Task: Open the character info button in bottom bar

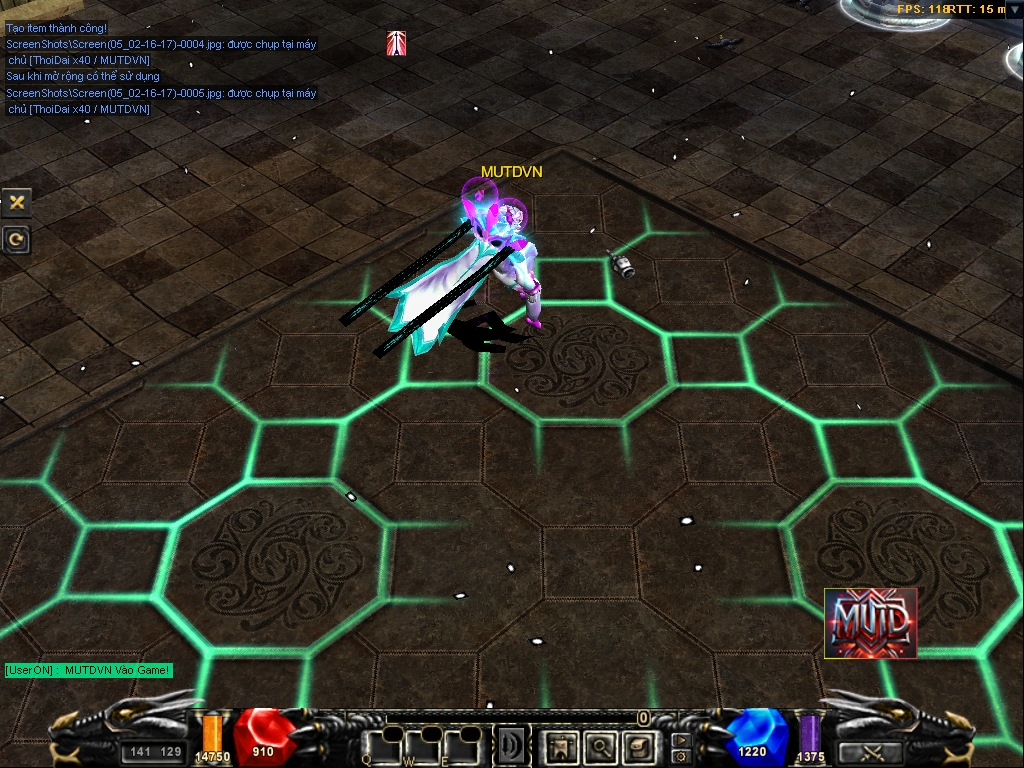Action: [562, 745]
